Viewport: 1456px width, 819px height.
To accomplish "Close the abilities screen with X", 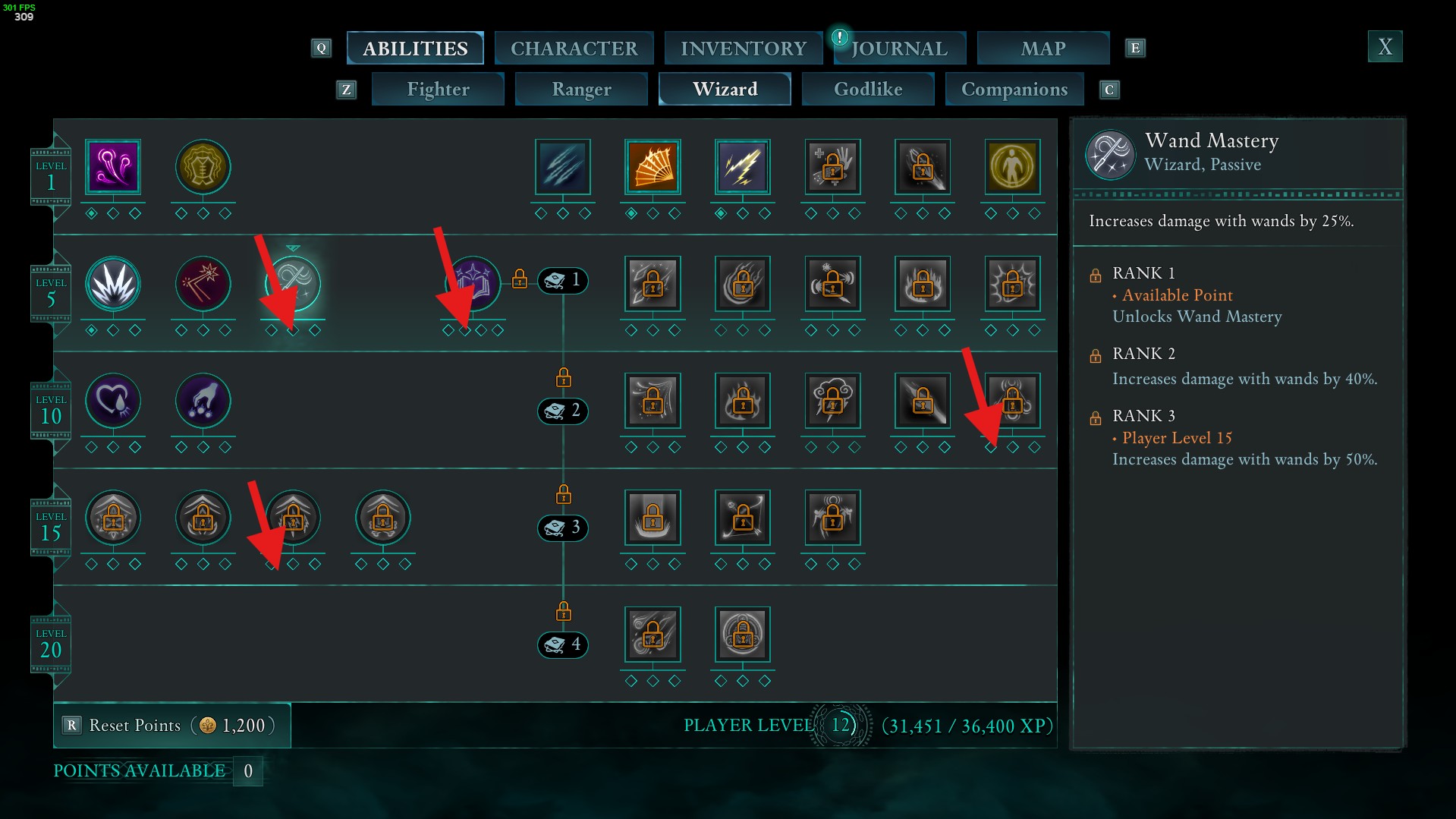I will tap(1385, 47).
